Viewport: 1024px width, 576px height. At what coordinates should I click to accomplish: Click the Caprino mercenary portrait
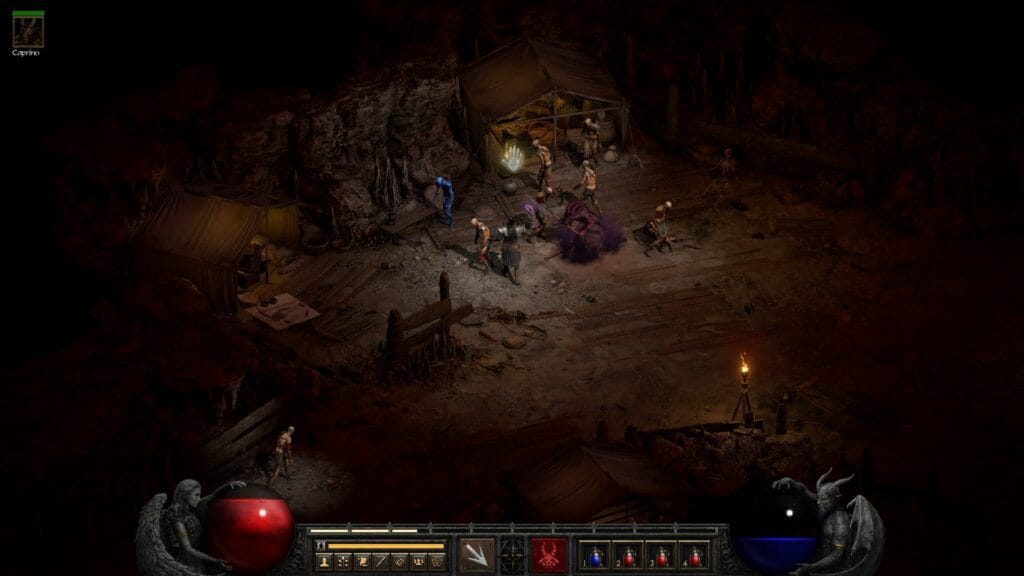27,31
